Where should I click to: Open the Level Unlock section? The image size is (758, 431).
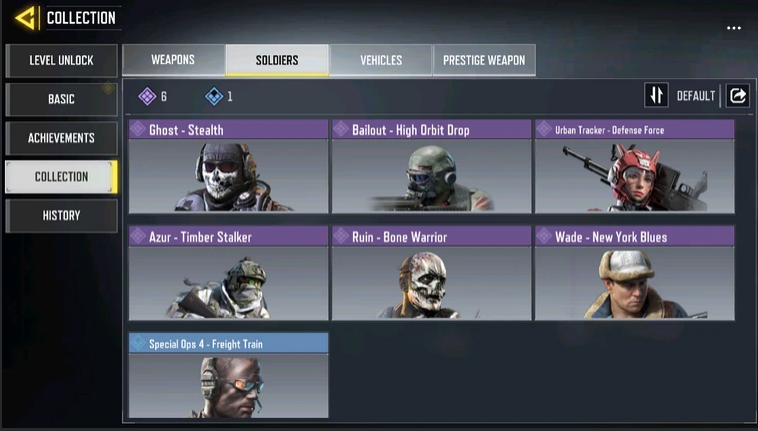(61, 60)
